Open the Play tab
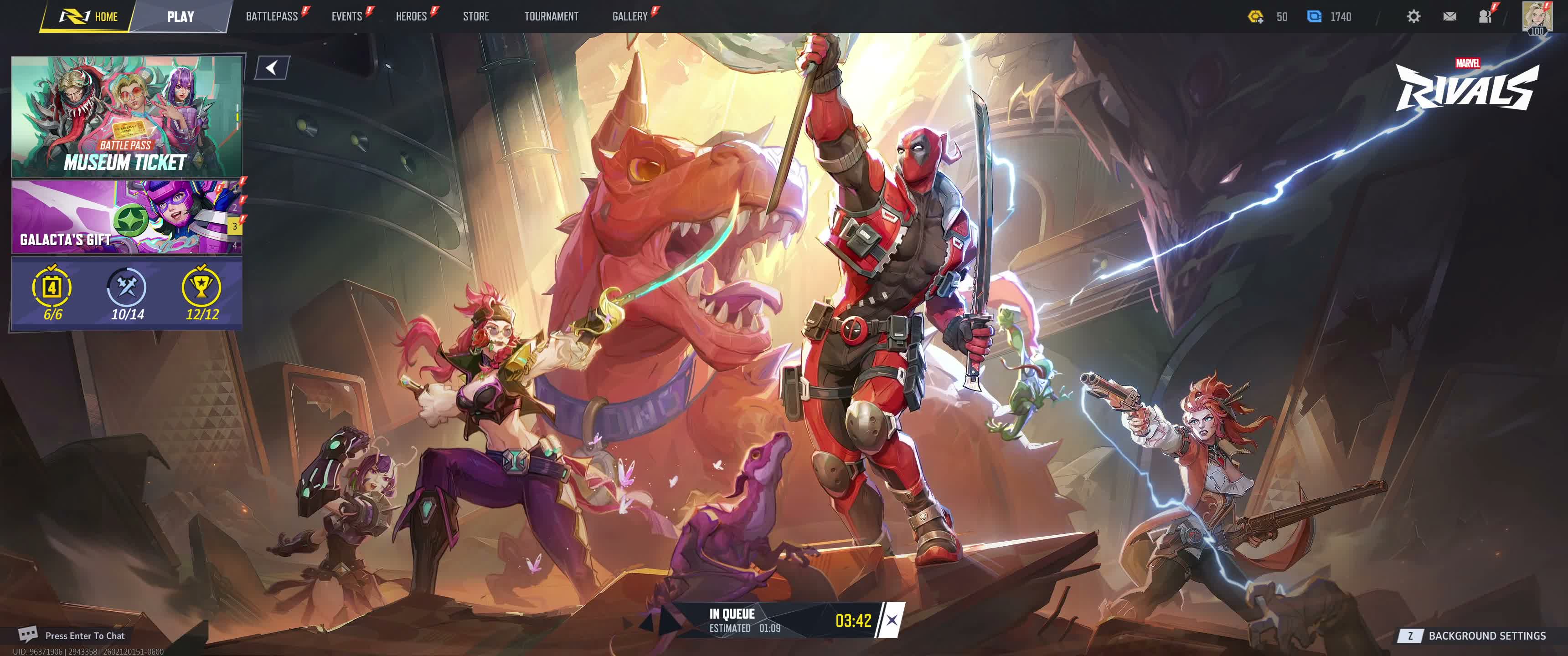This screenshot has width=1568, height=656. (180, 16)
